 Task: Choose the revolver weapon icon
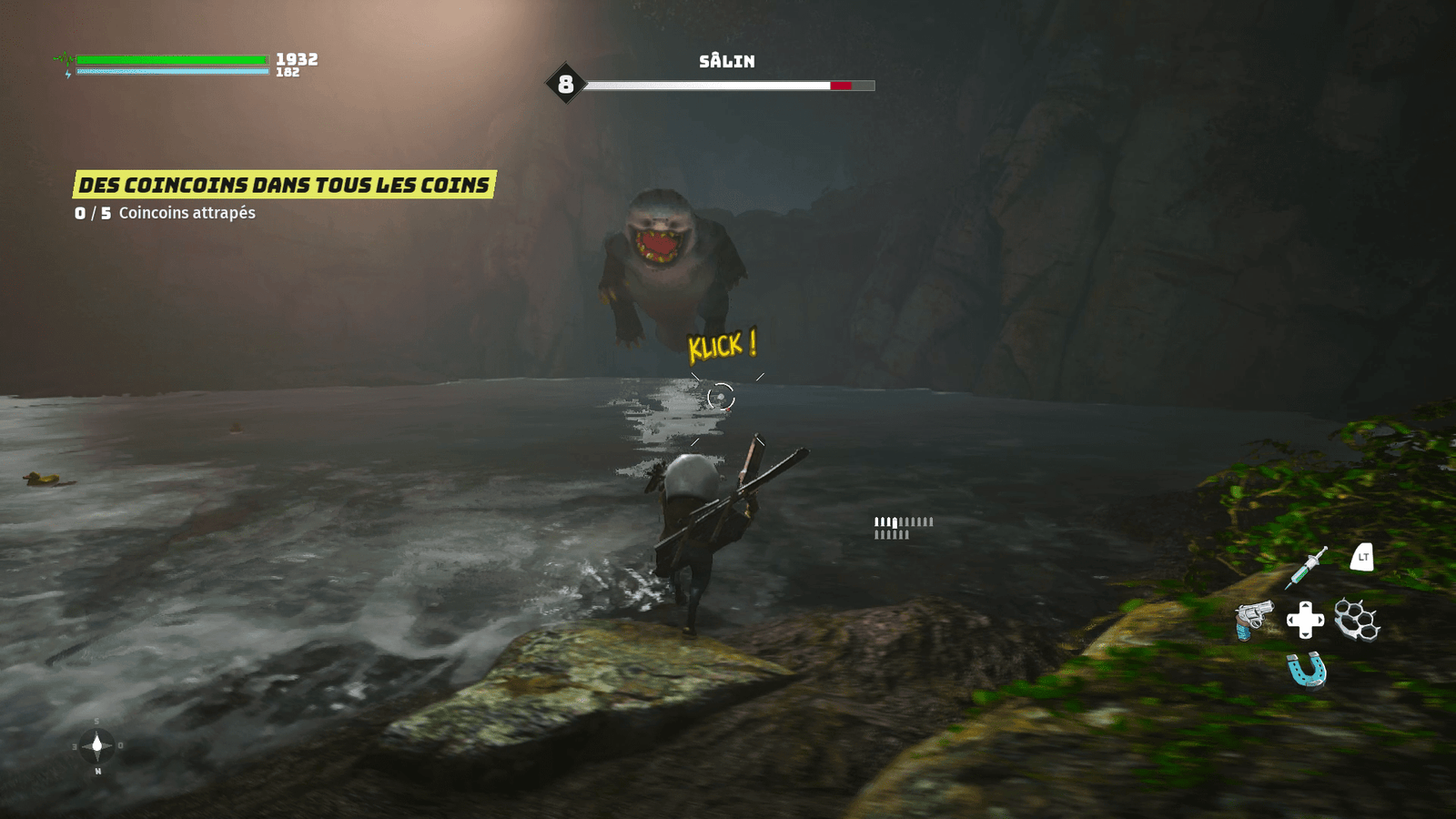1254,620
